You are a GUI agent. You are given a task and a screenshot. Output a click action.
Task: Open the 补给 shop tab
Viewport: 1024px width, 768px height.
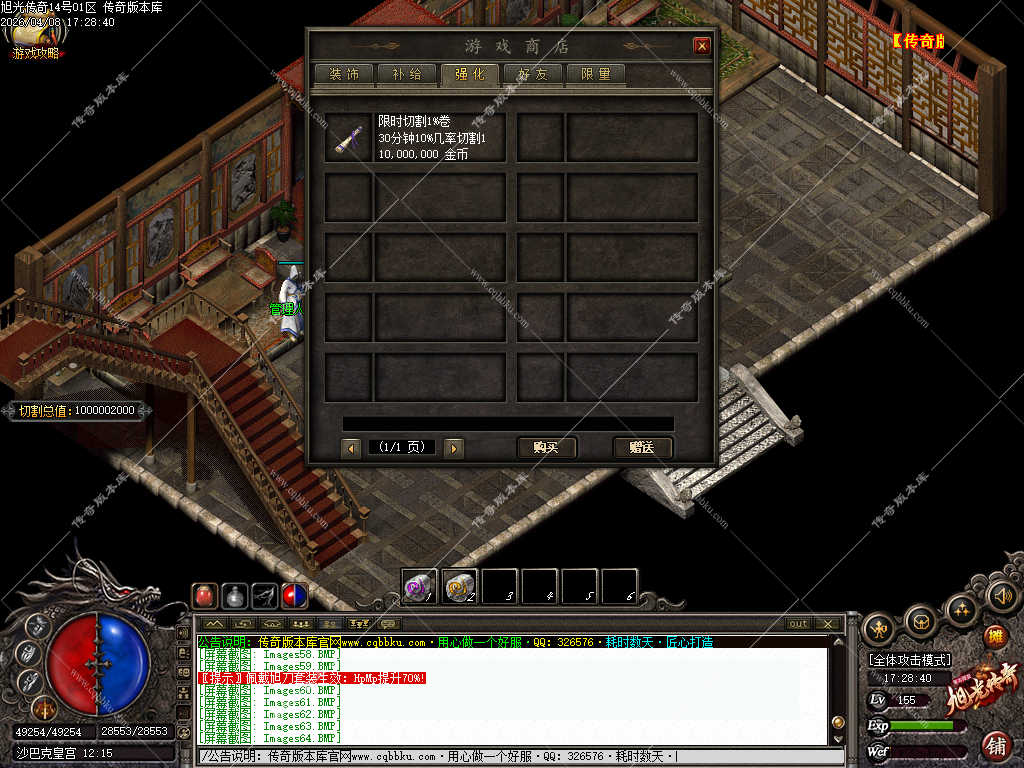tap(407, 74)
